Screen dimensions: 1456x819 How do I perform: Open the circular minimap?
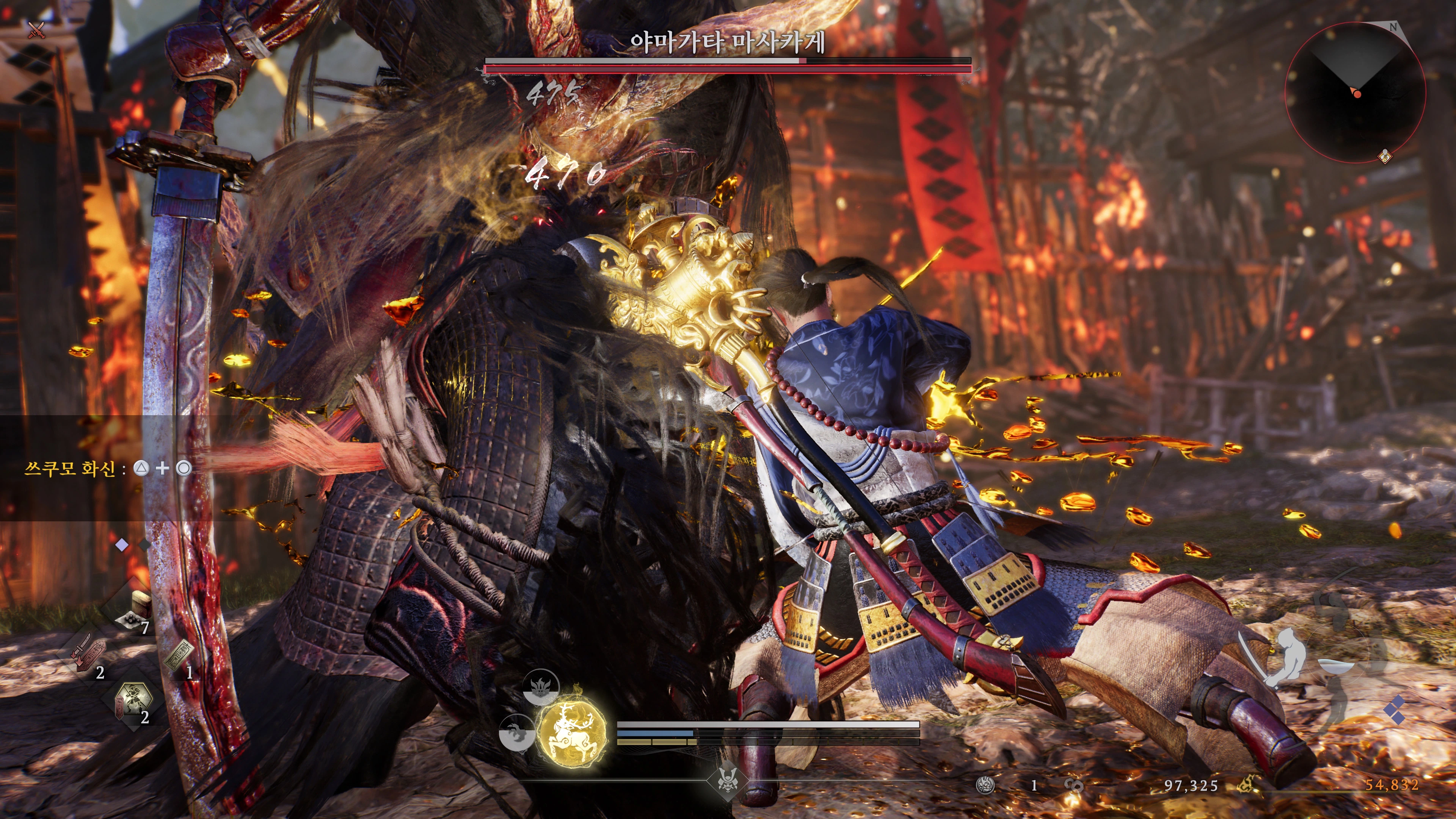1355,93
